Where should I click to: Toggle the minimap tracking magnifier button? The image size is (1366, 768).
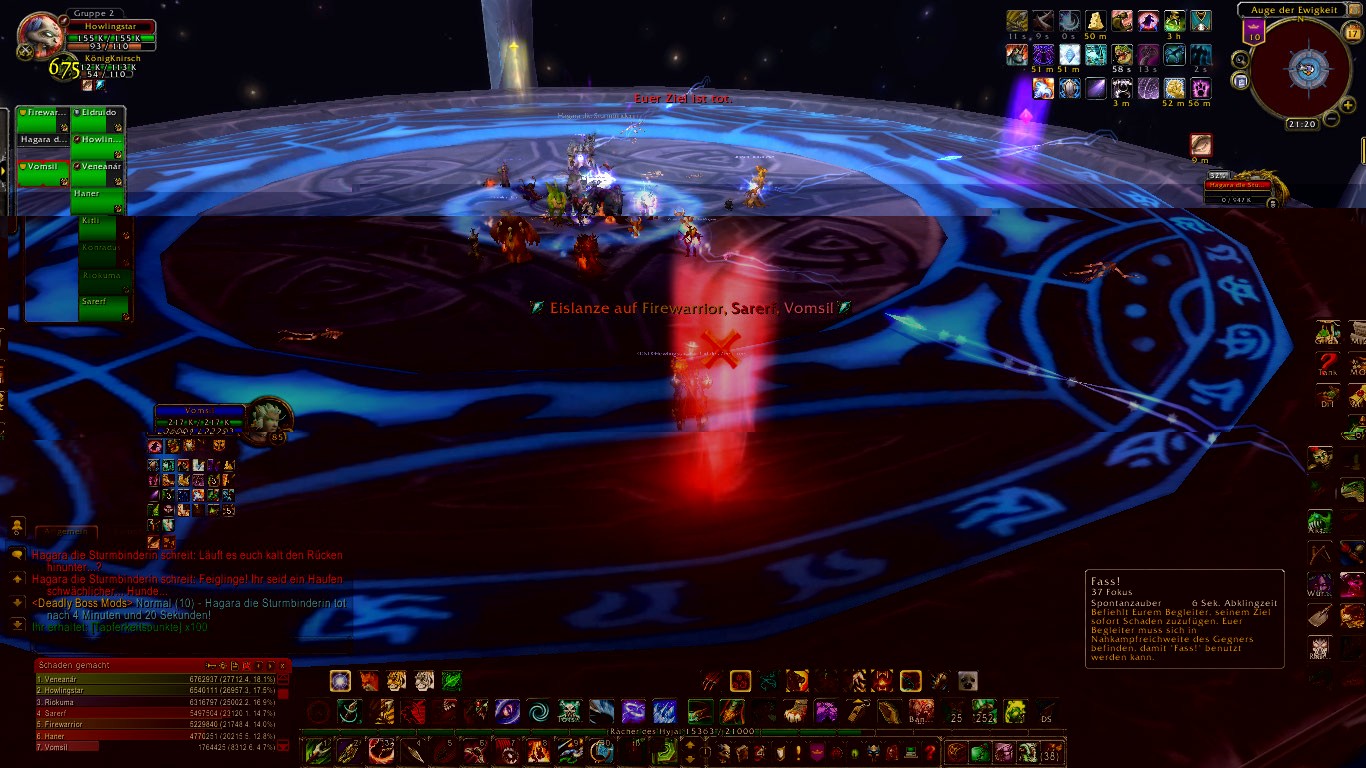[x=1240, y=60]
